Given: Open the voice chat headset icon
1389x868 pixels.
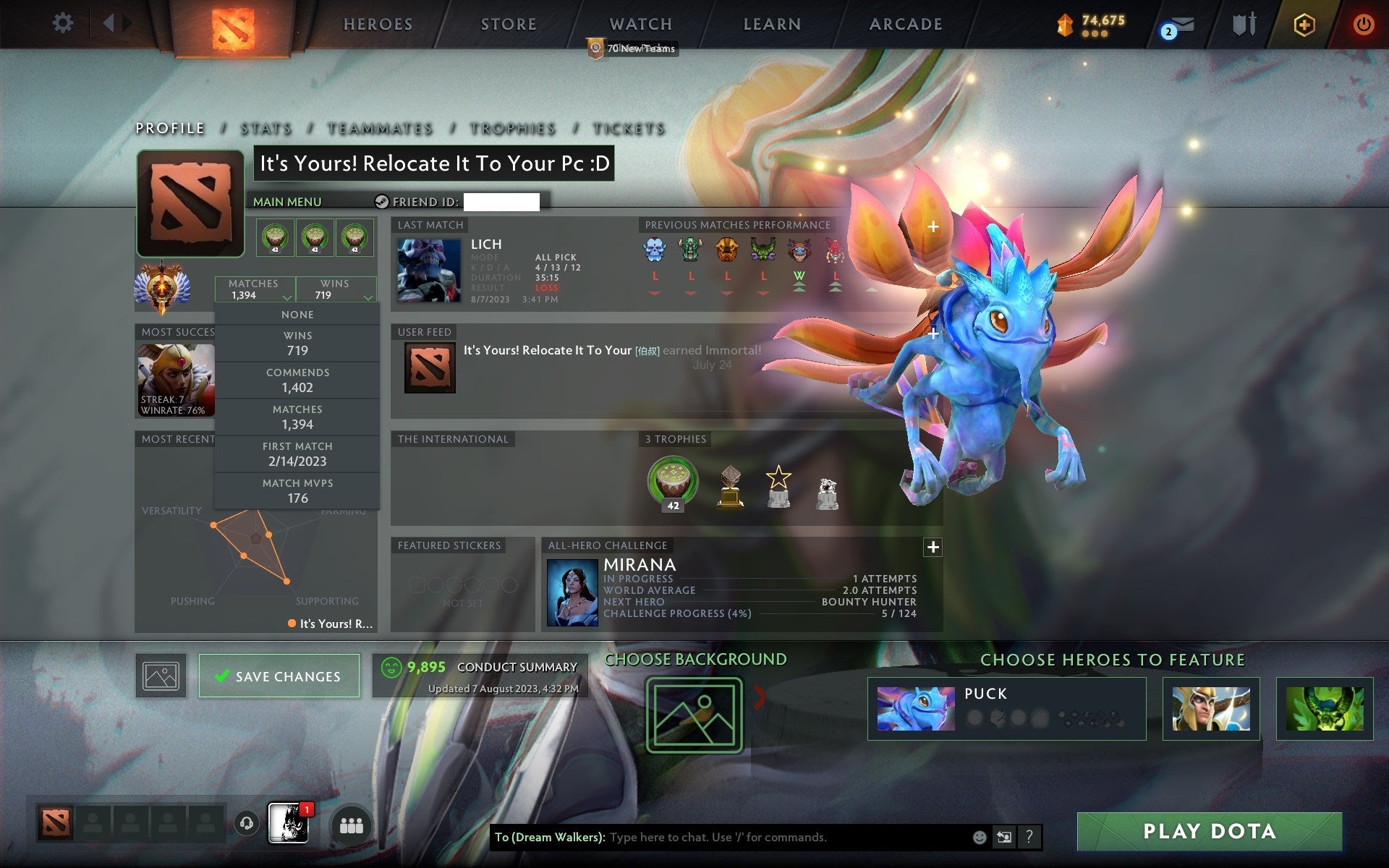Looking at the screenshot, I should [247, 825].
